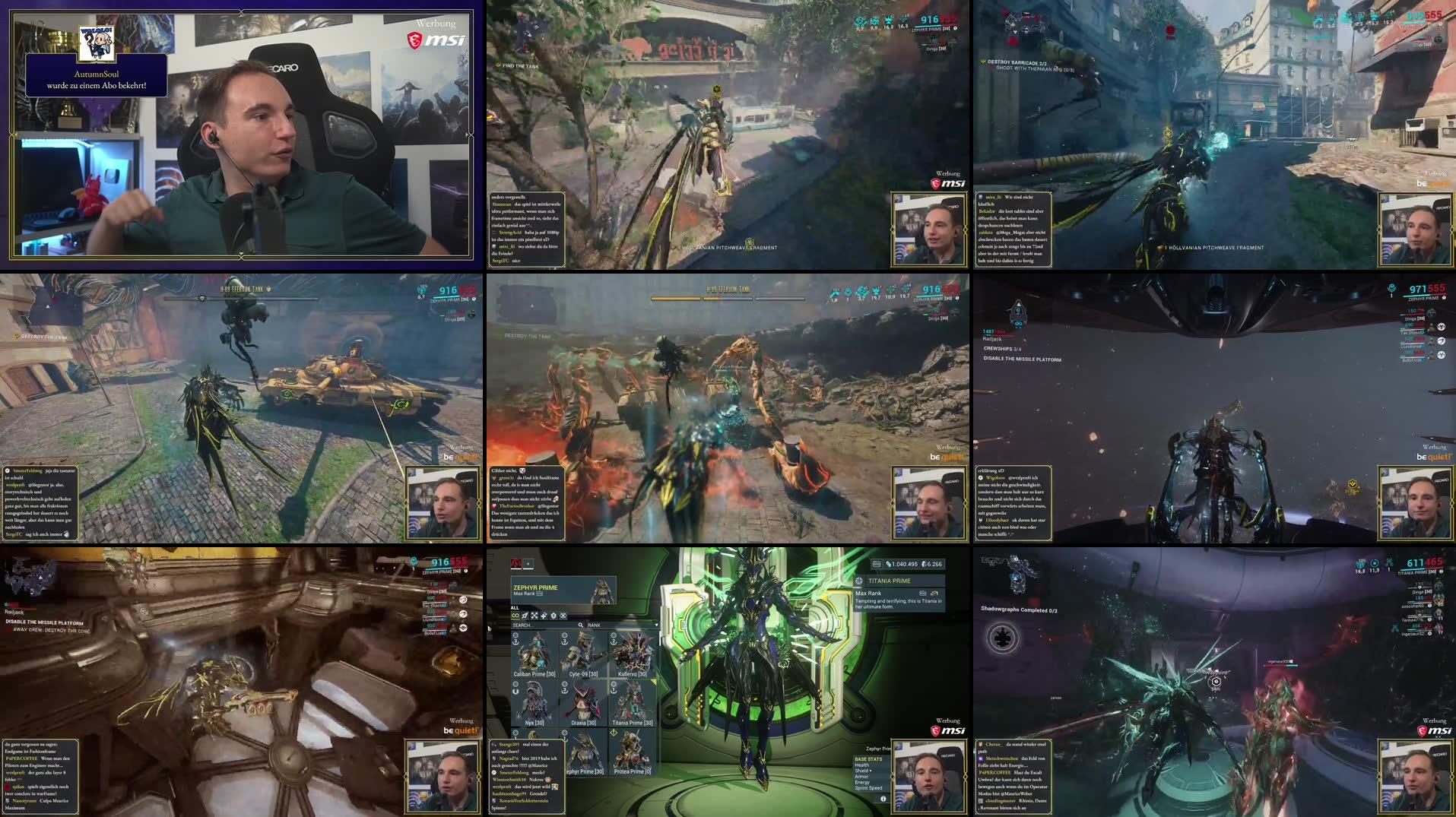Toggle the shield filter icon in the filter row
1456x817 pixels.
pyautogui.click(x=554, y=616)
